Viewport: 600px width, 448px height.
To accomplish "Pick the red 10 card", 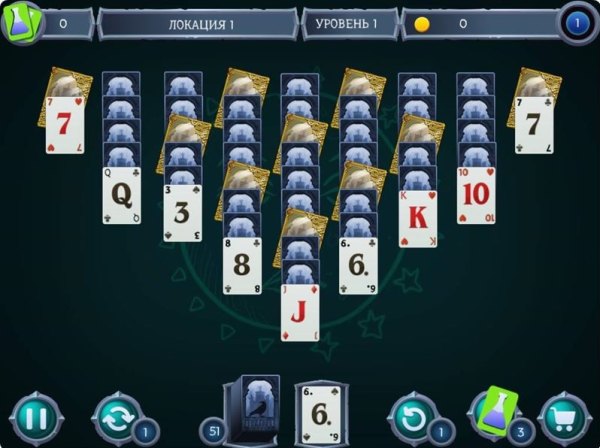I will [476, 196].
